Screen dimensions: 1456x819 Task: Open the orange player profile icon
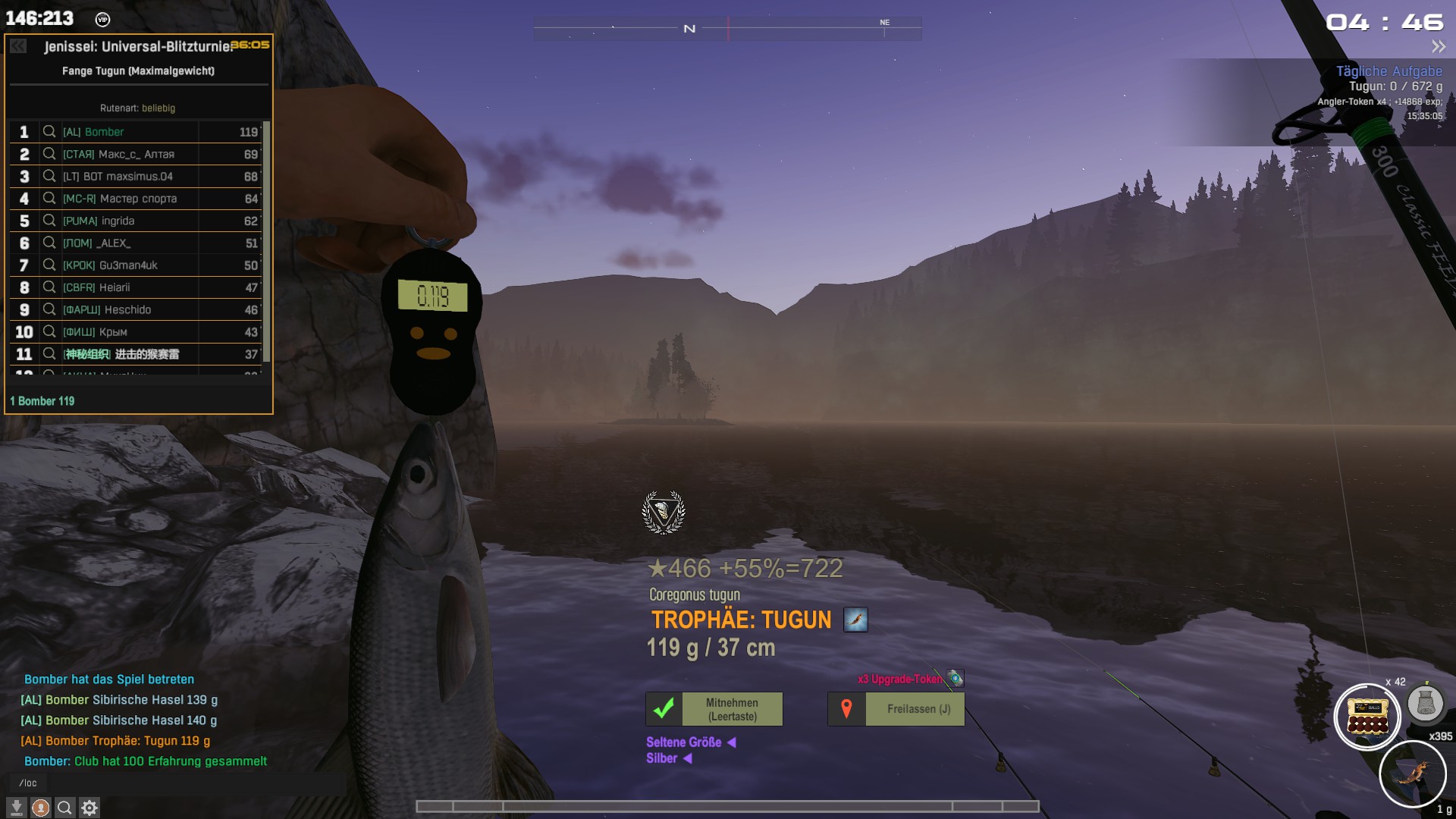41,808
